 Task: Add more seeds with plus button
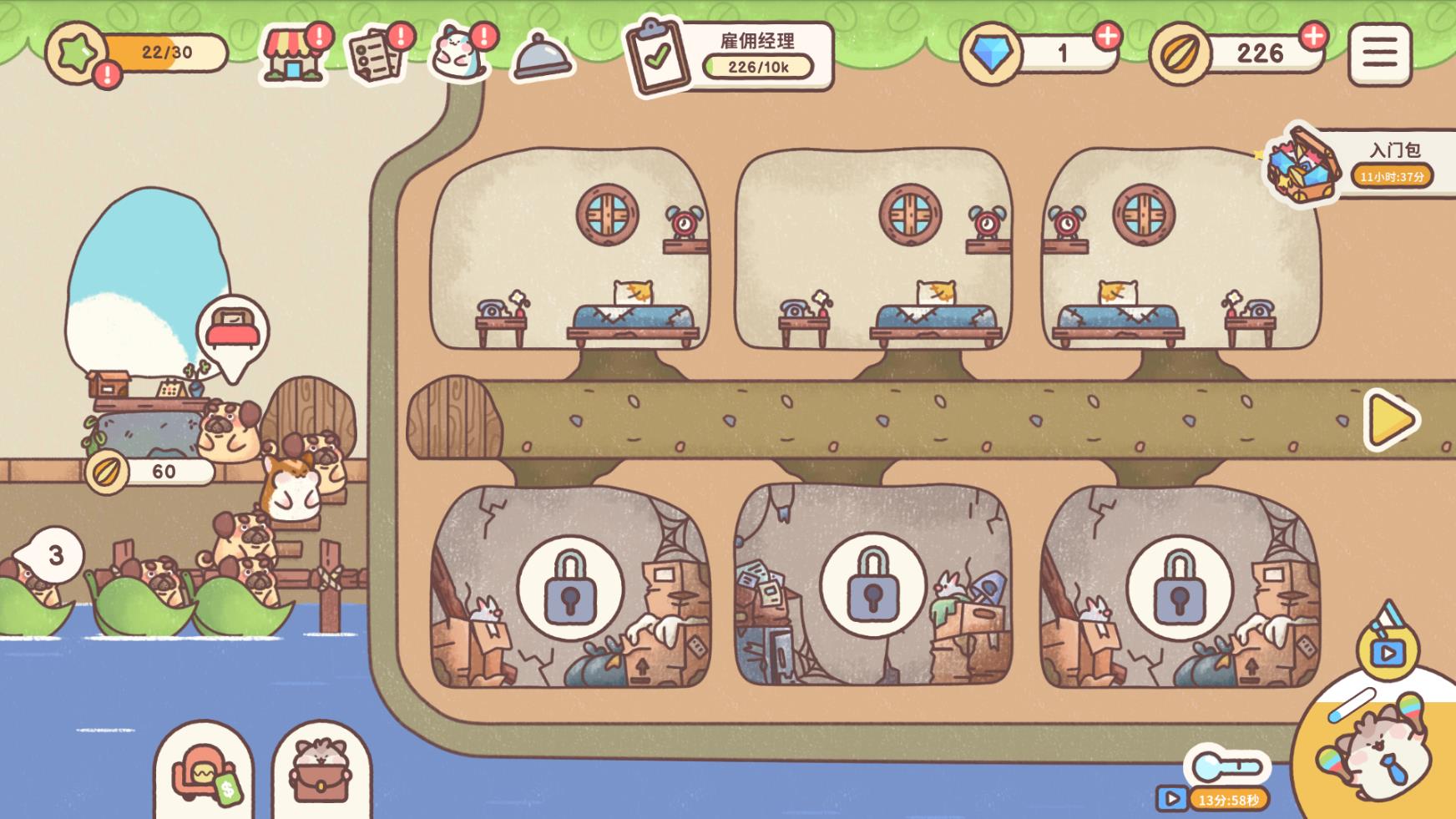(x=1313, y=36)
